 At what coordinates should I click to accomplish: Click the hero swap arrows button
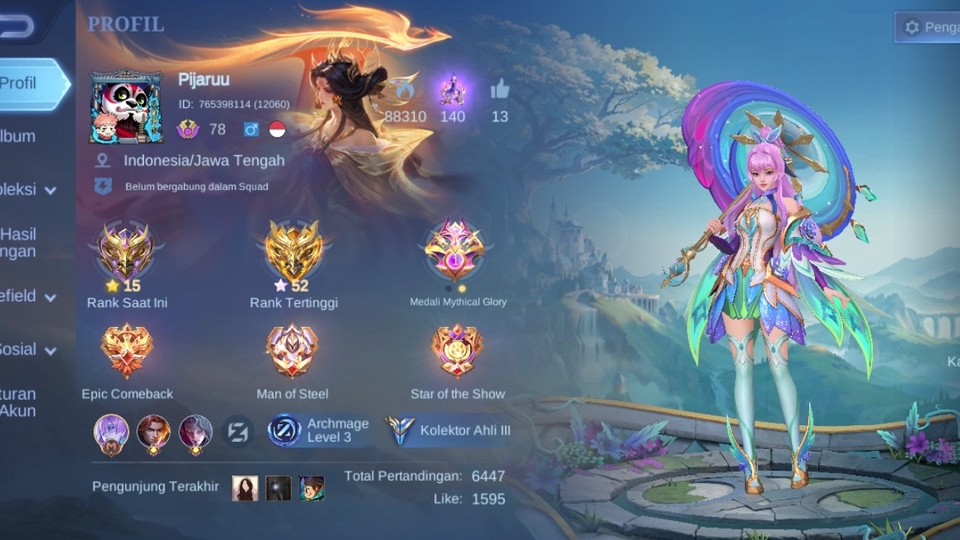tap(237, 431)
